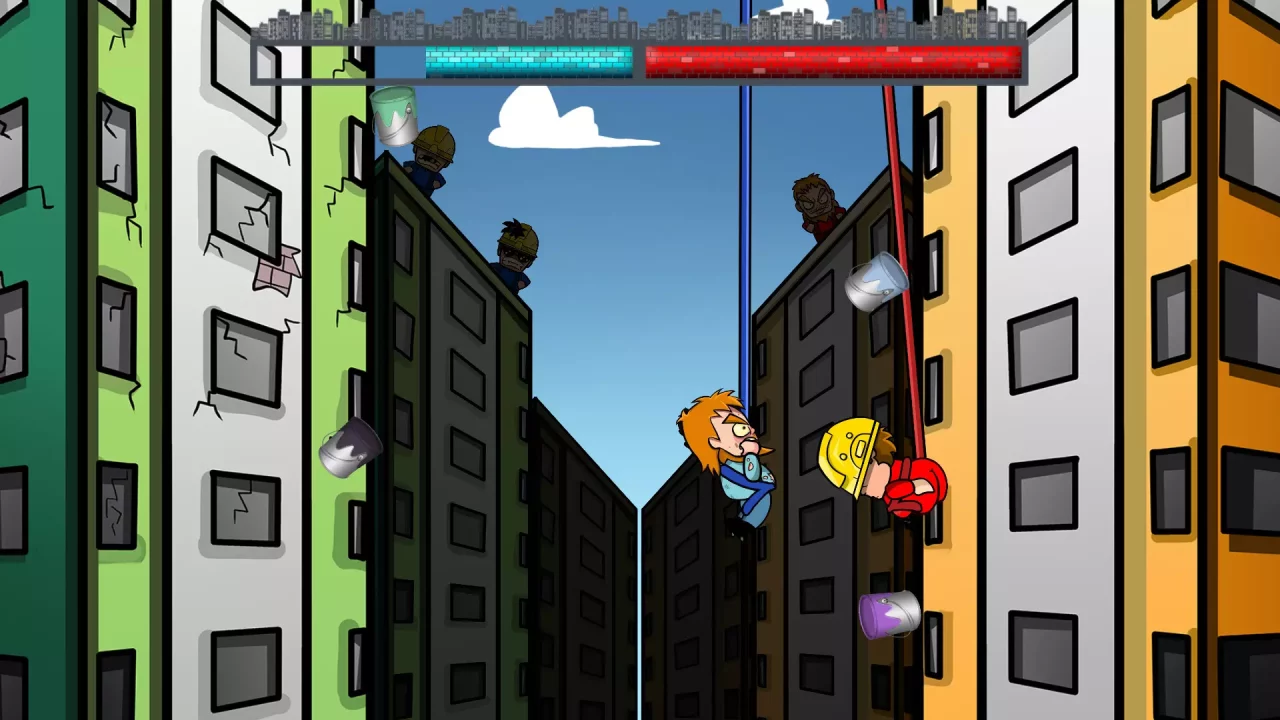The image size is (1280, 720).
Task: Click the red brick health bar
Action: pos(835,62)
